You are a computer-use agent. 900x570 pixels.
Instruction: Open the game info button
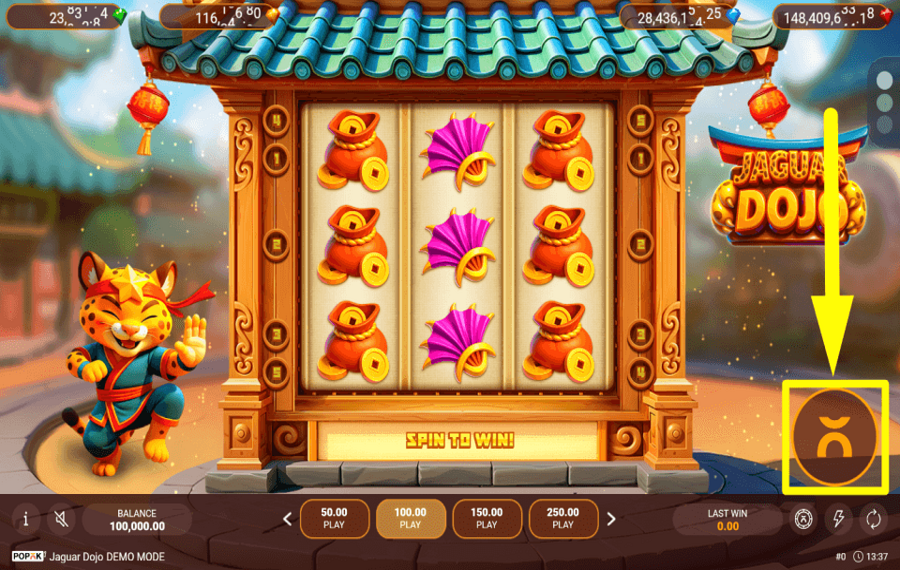tap(25, 519)
